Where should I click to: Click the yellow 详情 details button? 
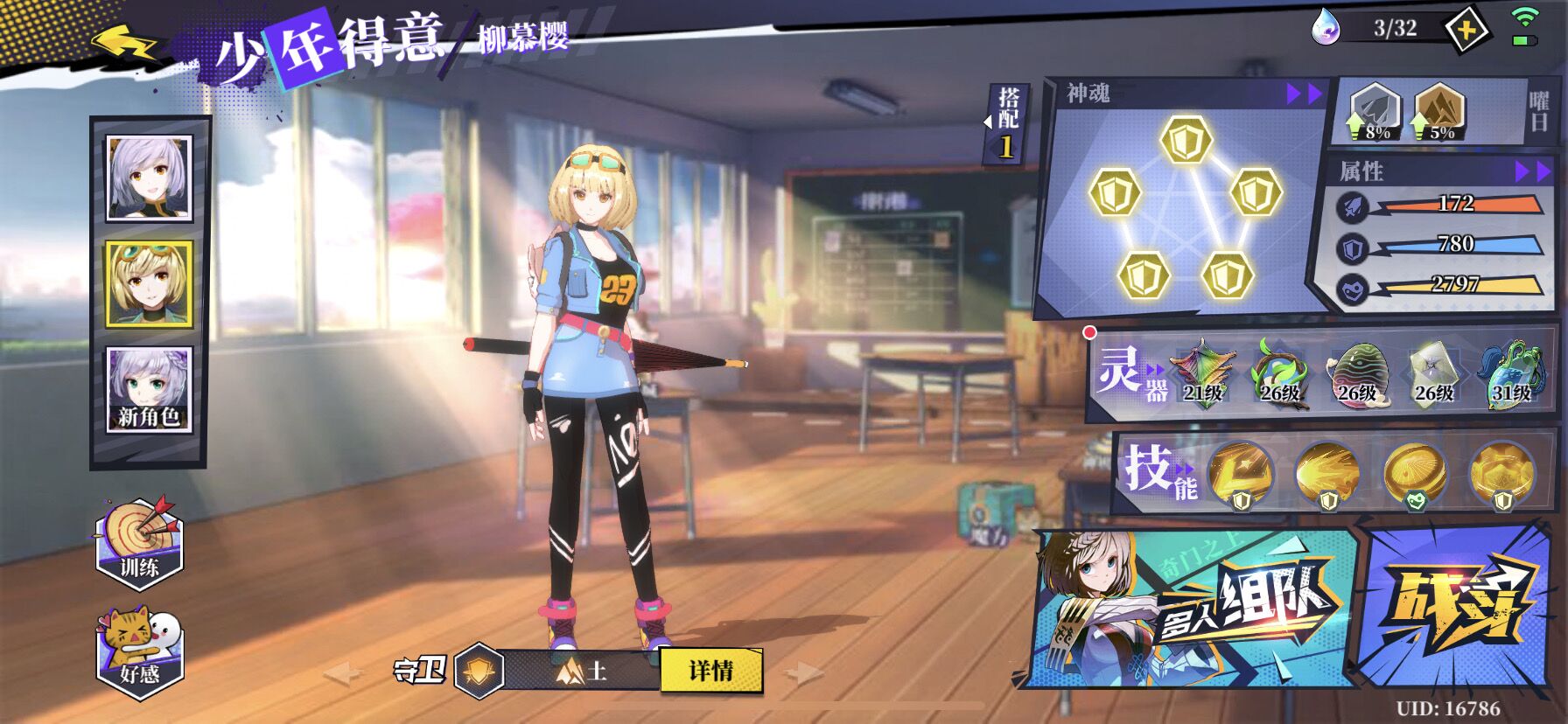(x=710, y=671)
